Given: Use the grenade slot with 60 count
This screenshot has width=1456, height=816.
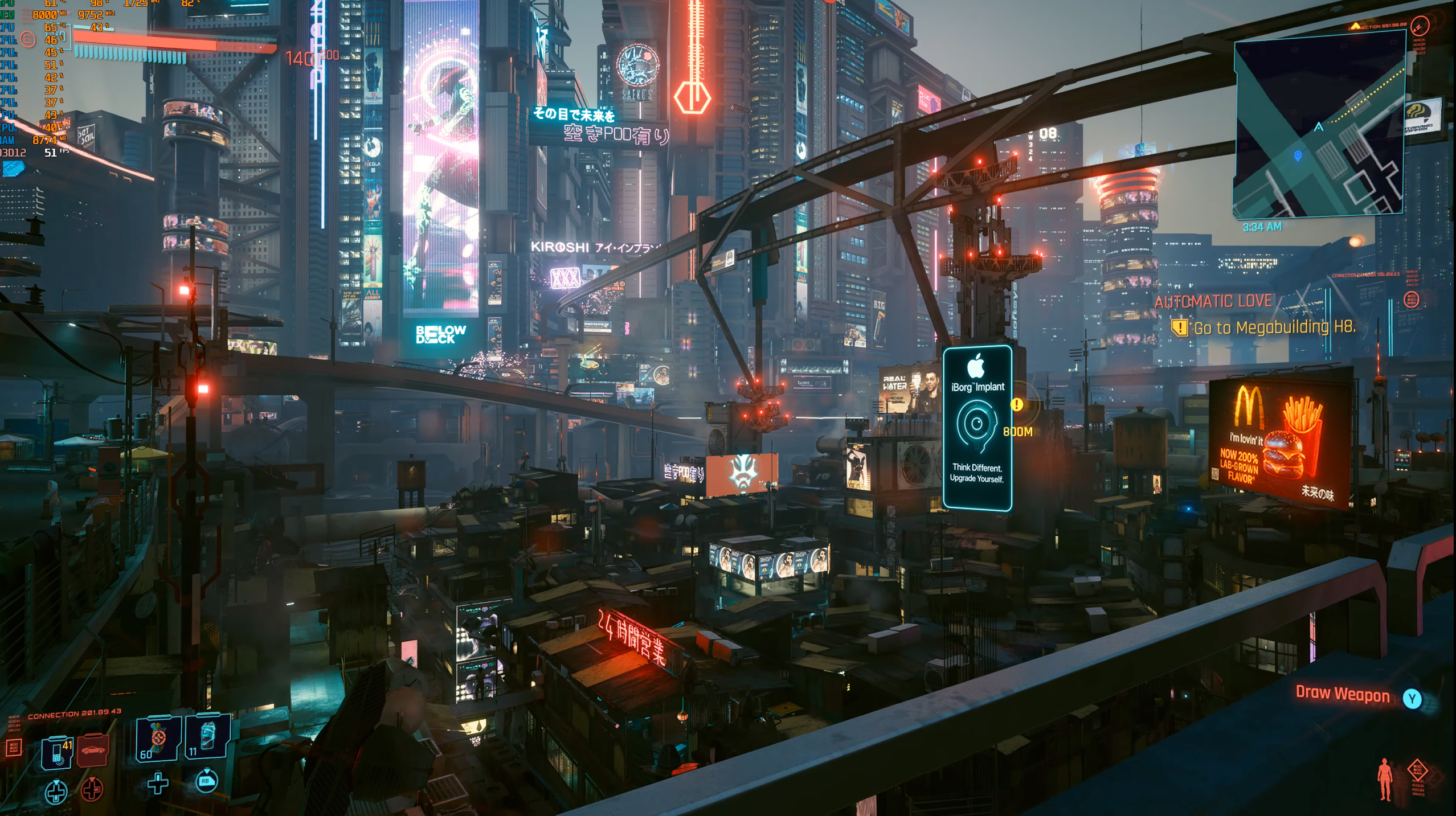Looking at the screenshot, I should 158,740.
